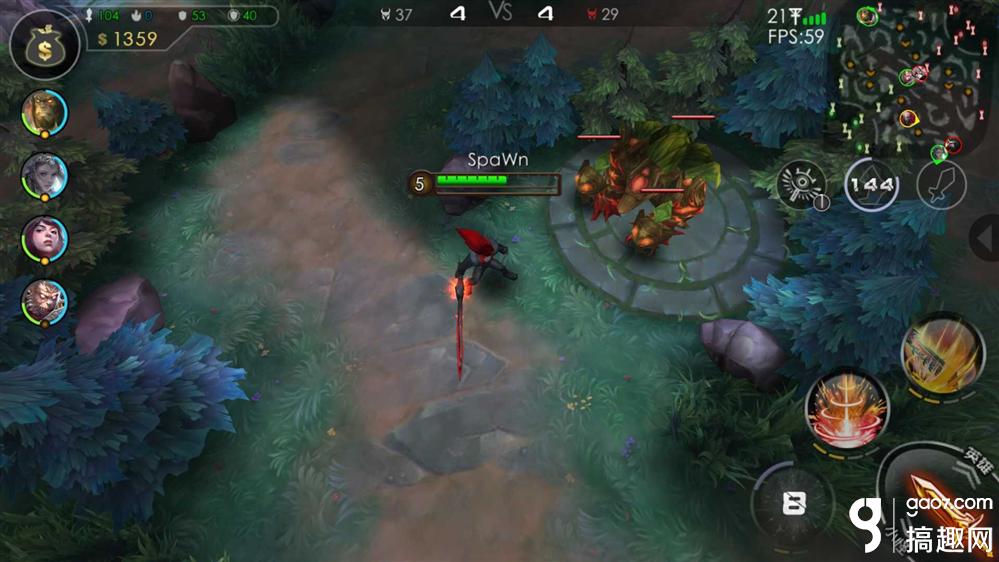Cast the red fire burst skill
This screenshot has height=562, width=999.
(x=846, y=408)
